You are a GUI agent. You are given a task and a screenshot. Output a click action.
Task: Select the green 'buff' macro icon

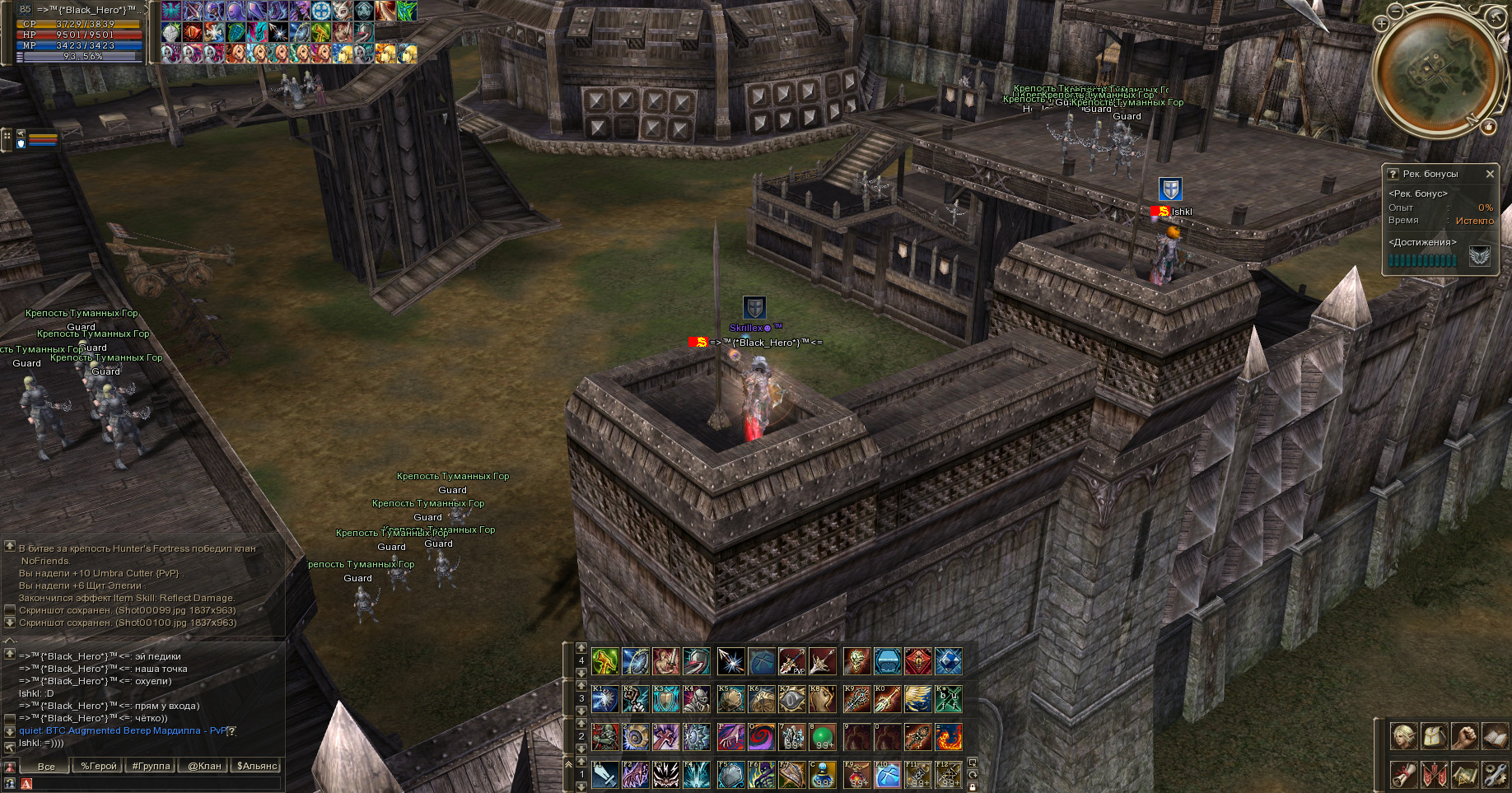pos(948,699)
